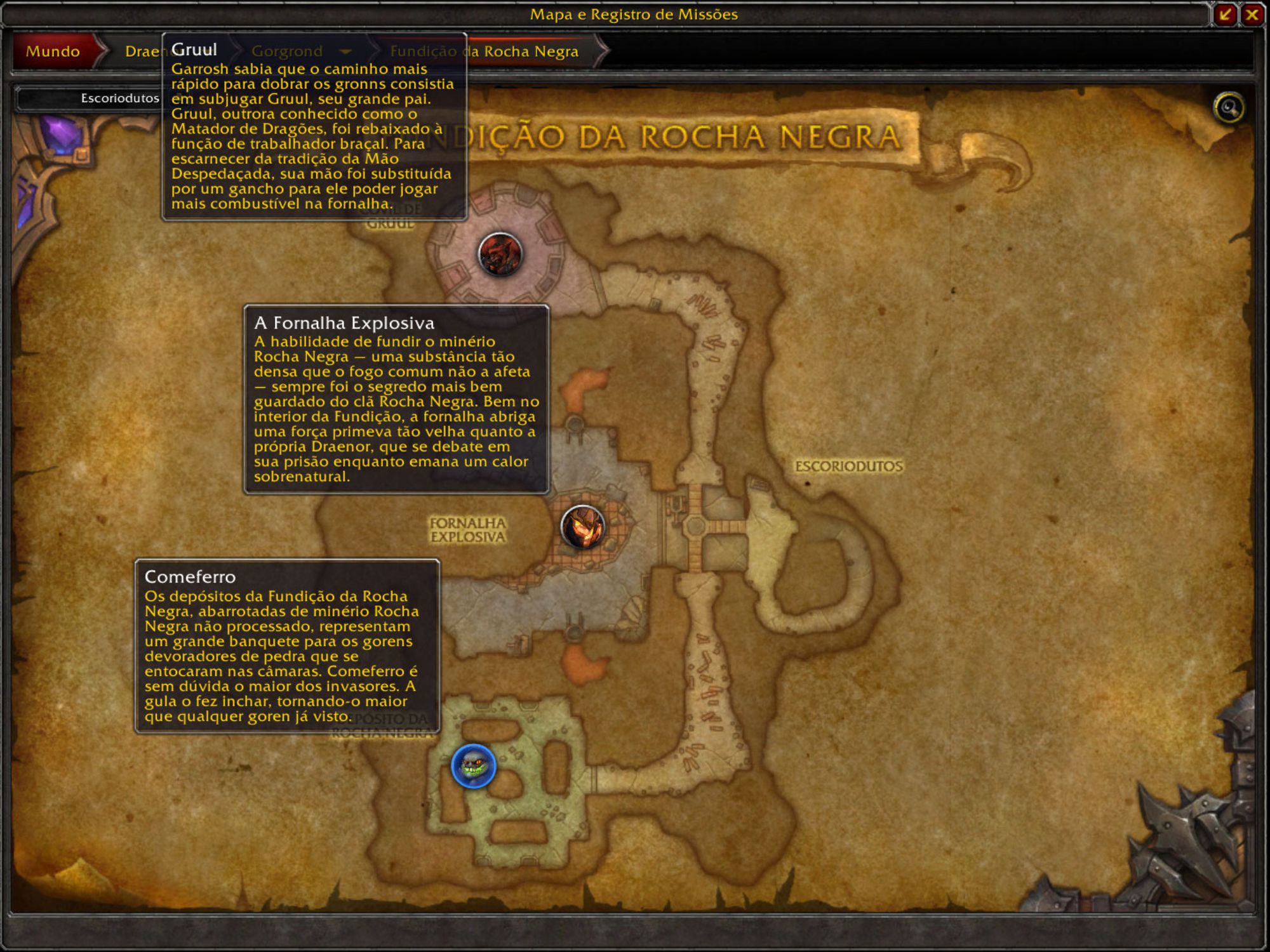Image resolution: width=1270 pixels, height=952 pixels.
Task: Minimize the map window with the arrow button
Action: (x=1225, y=15)
